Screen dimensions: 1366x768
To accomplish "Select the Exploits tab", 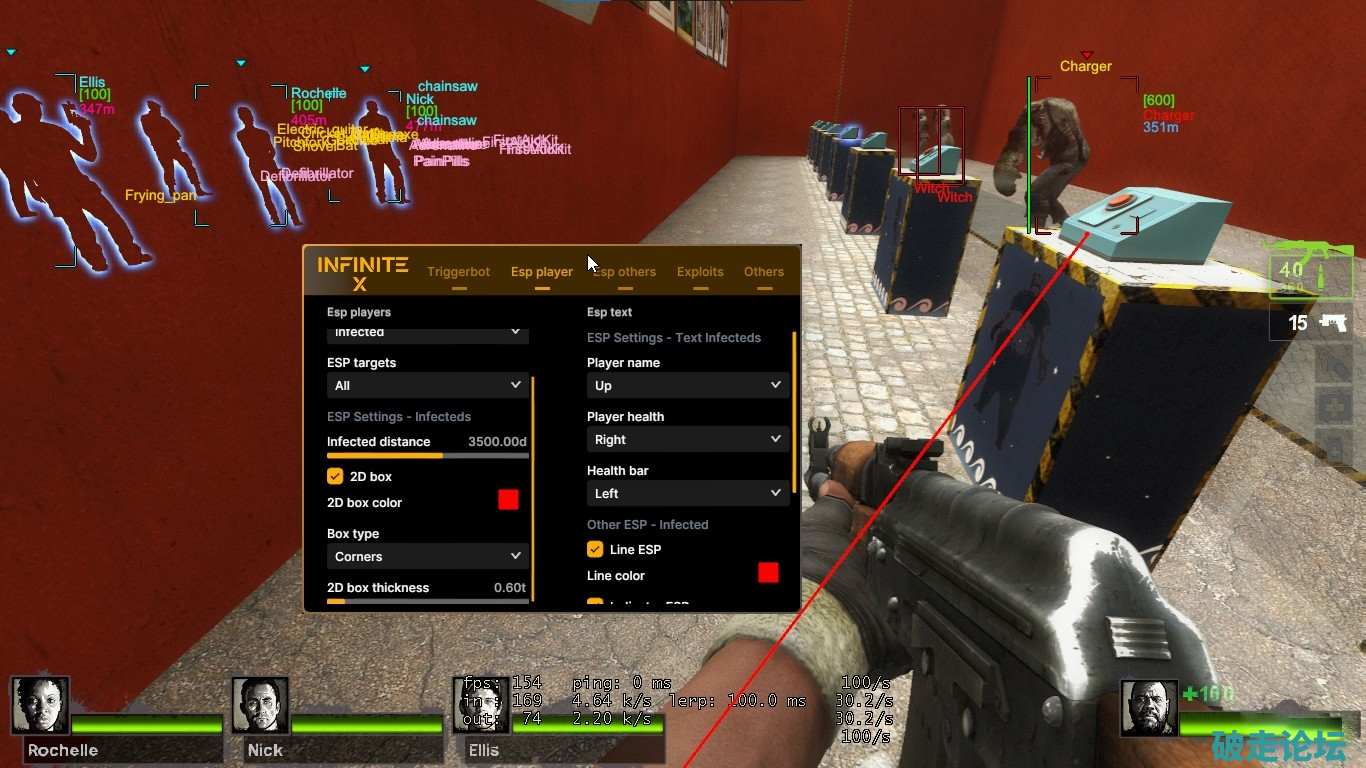I will [700, 272].
